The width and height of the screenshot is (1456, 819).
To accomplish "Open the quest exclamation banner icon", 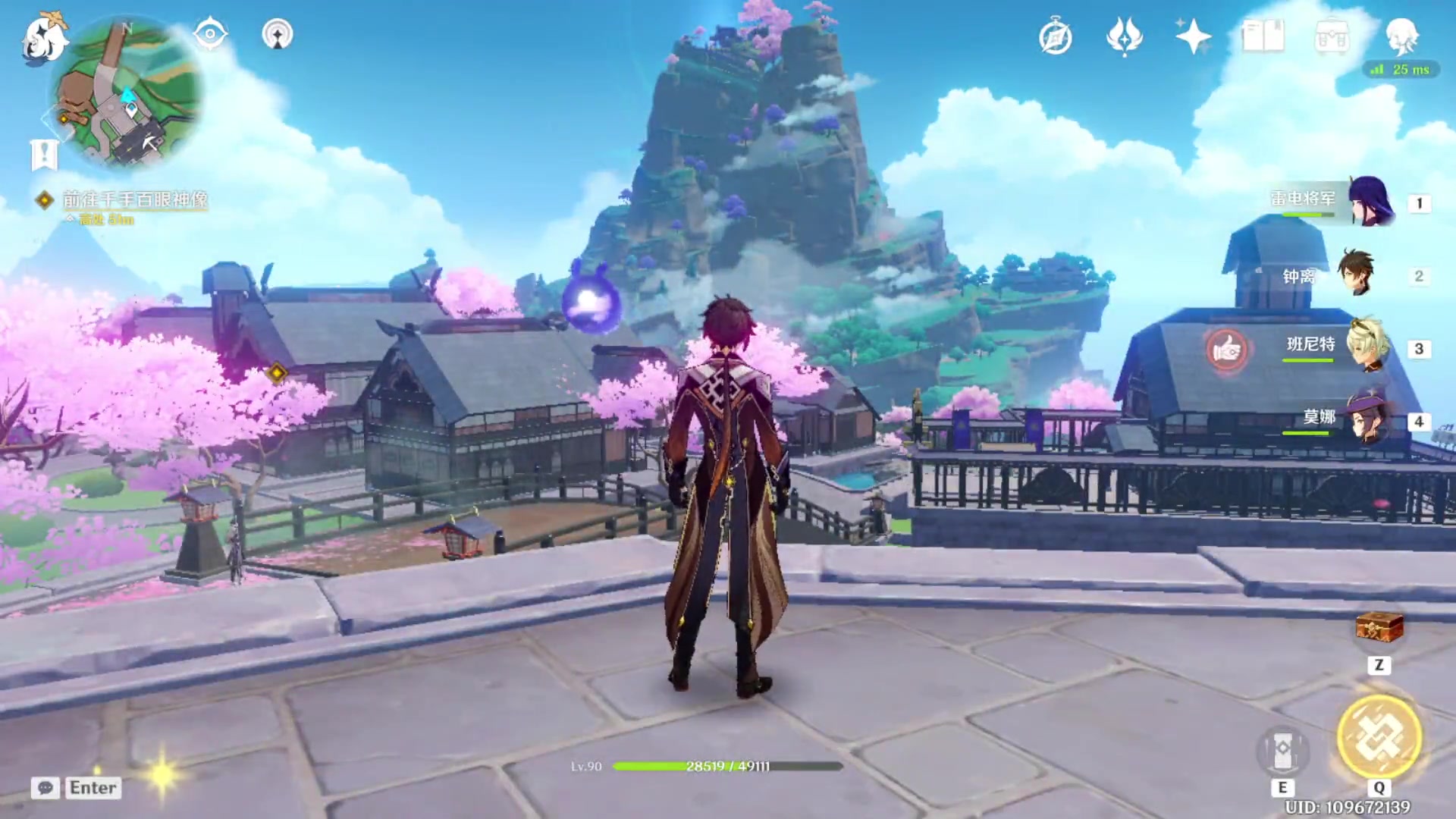I will point(44,154).
